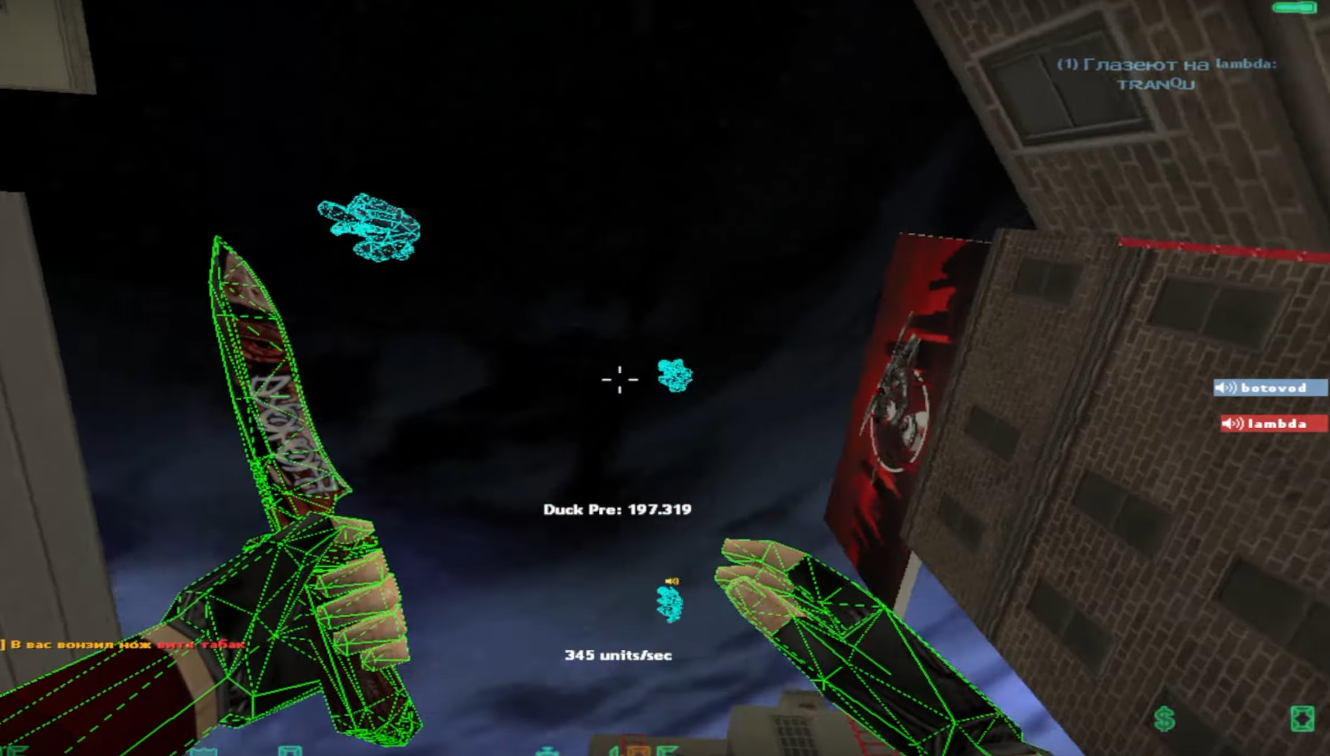Click the Duck Pre: 197.319 stat readout
This screenshot has height=756, width=1330.
(620, 508)
